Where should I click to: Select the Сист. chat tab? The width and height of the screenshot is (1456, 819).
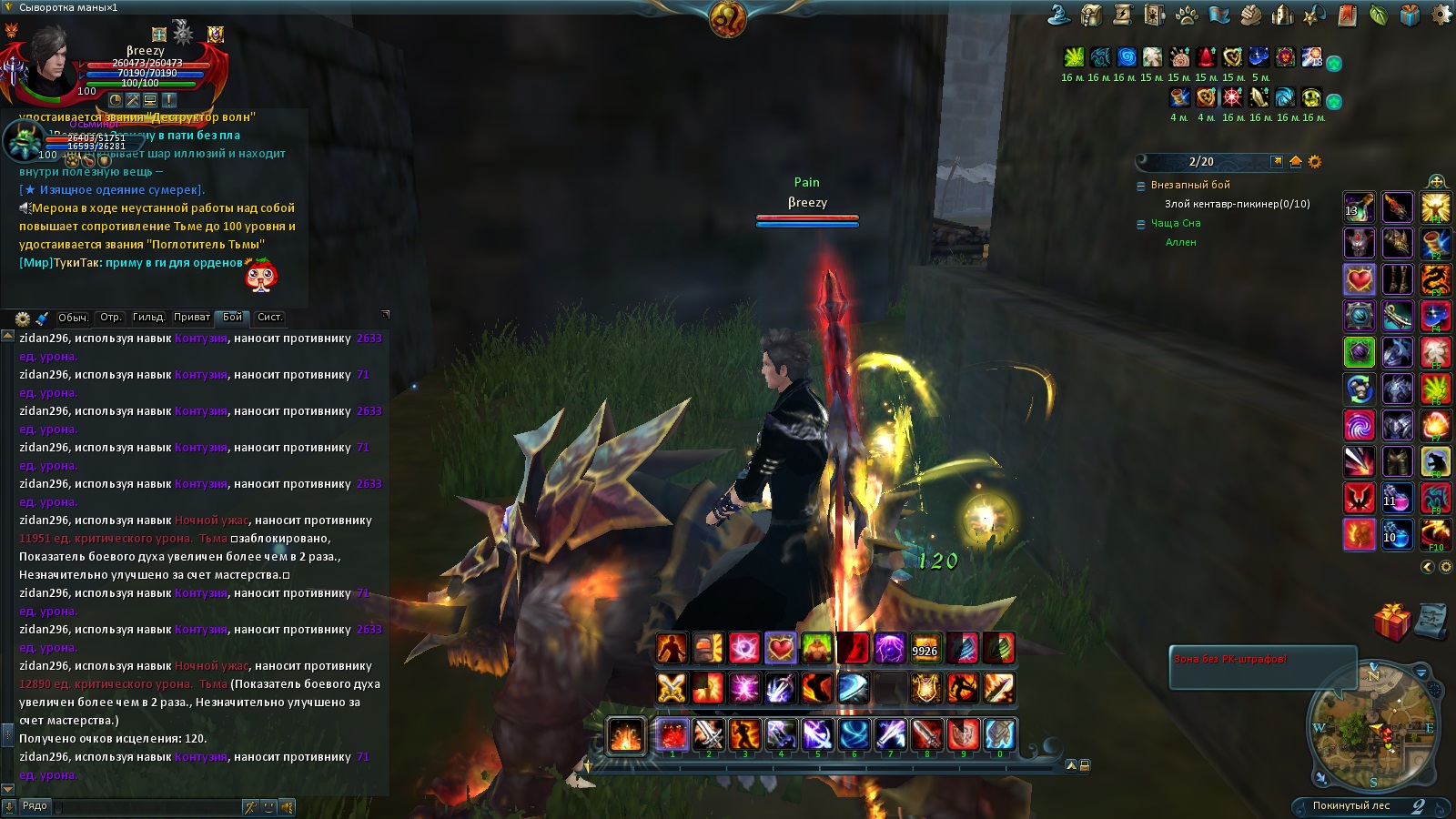point(269,318)
